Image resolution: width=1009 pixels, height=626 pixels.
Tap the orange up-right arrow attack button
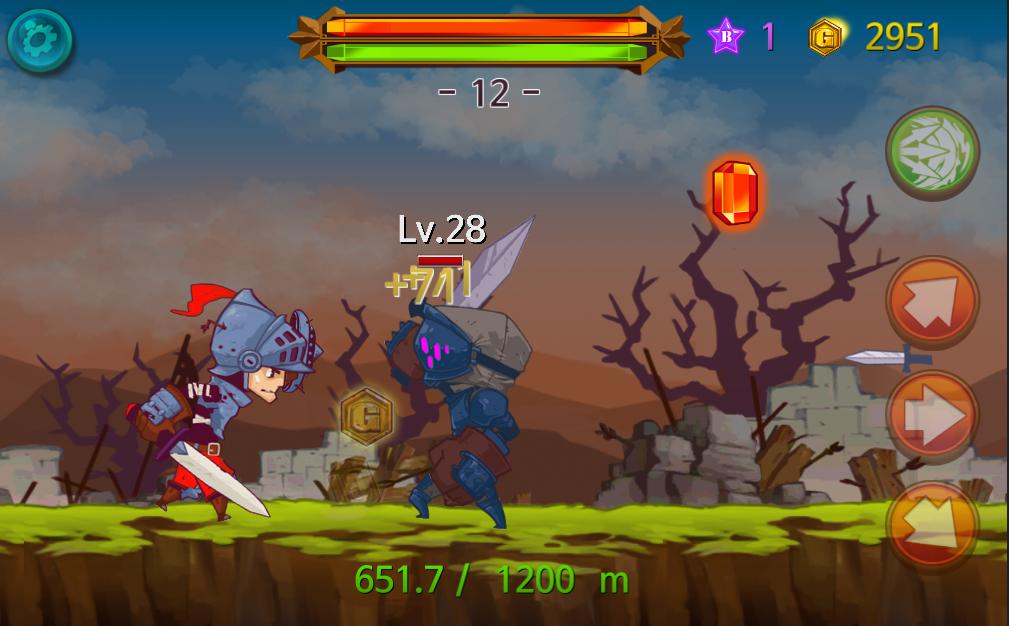(932, 302)
